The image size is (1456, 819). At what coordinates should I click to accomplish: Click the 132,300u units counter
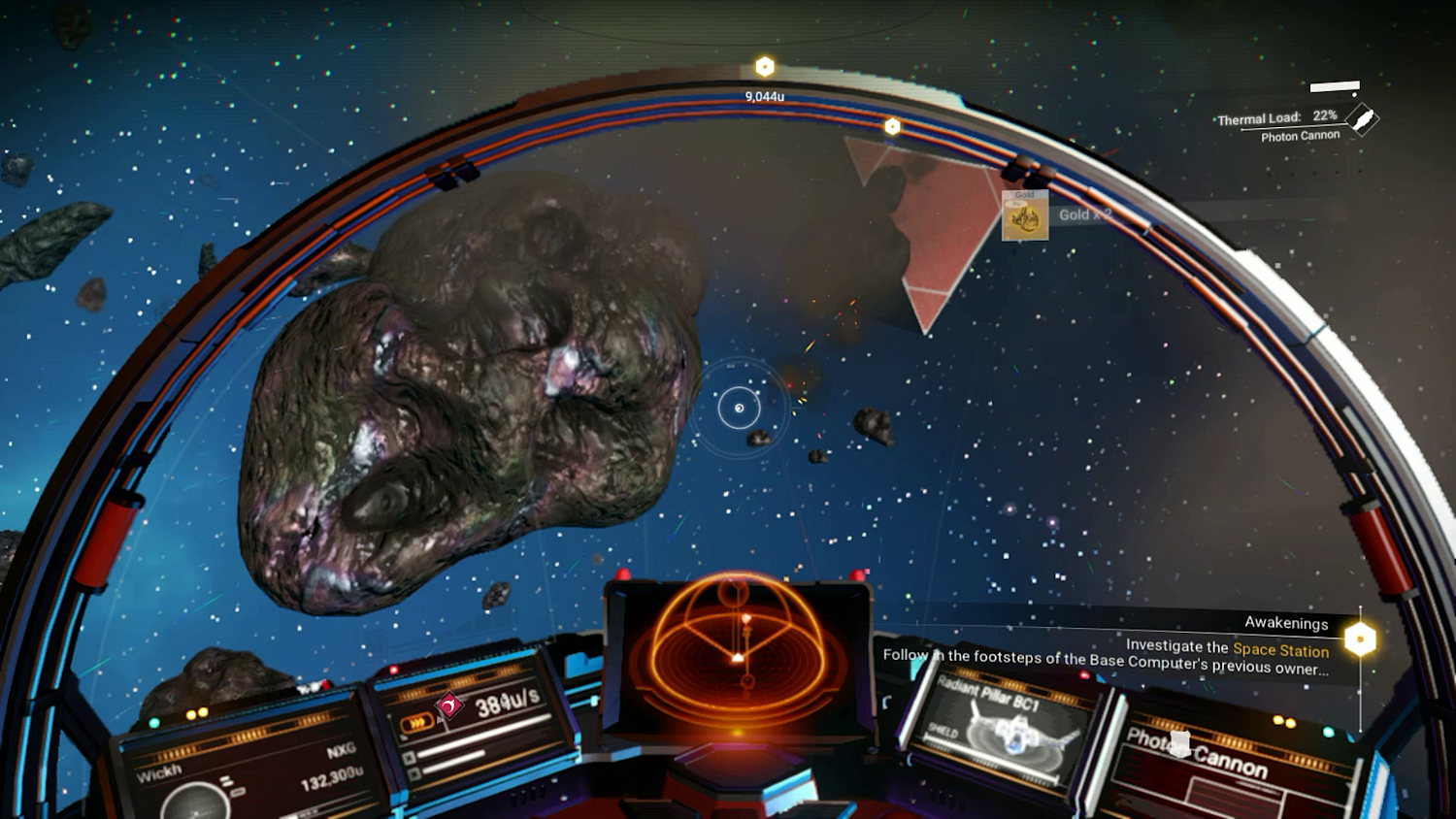(x=330, y=778)
